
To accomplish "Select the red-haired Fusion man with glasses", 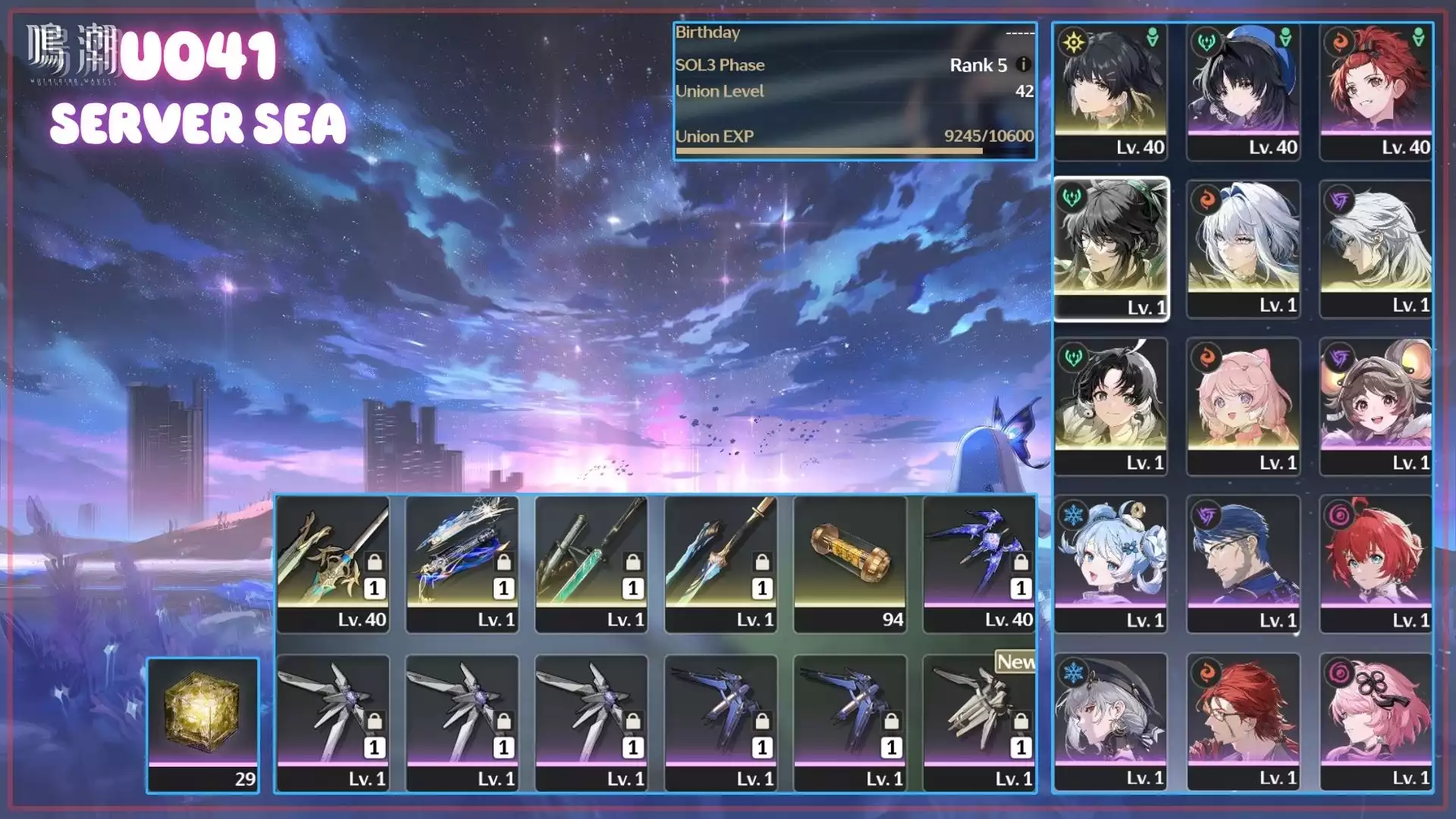I will click(1244, 722).
